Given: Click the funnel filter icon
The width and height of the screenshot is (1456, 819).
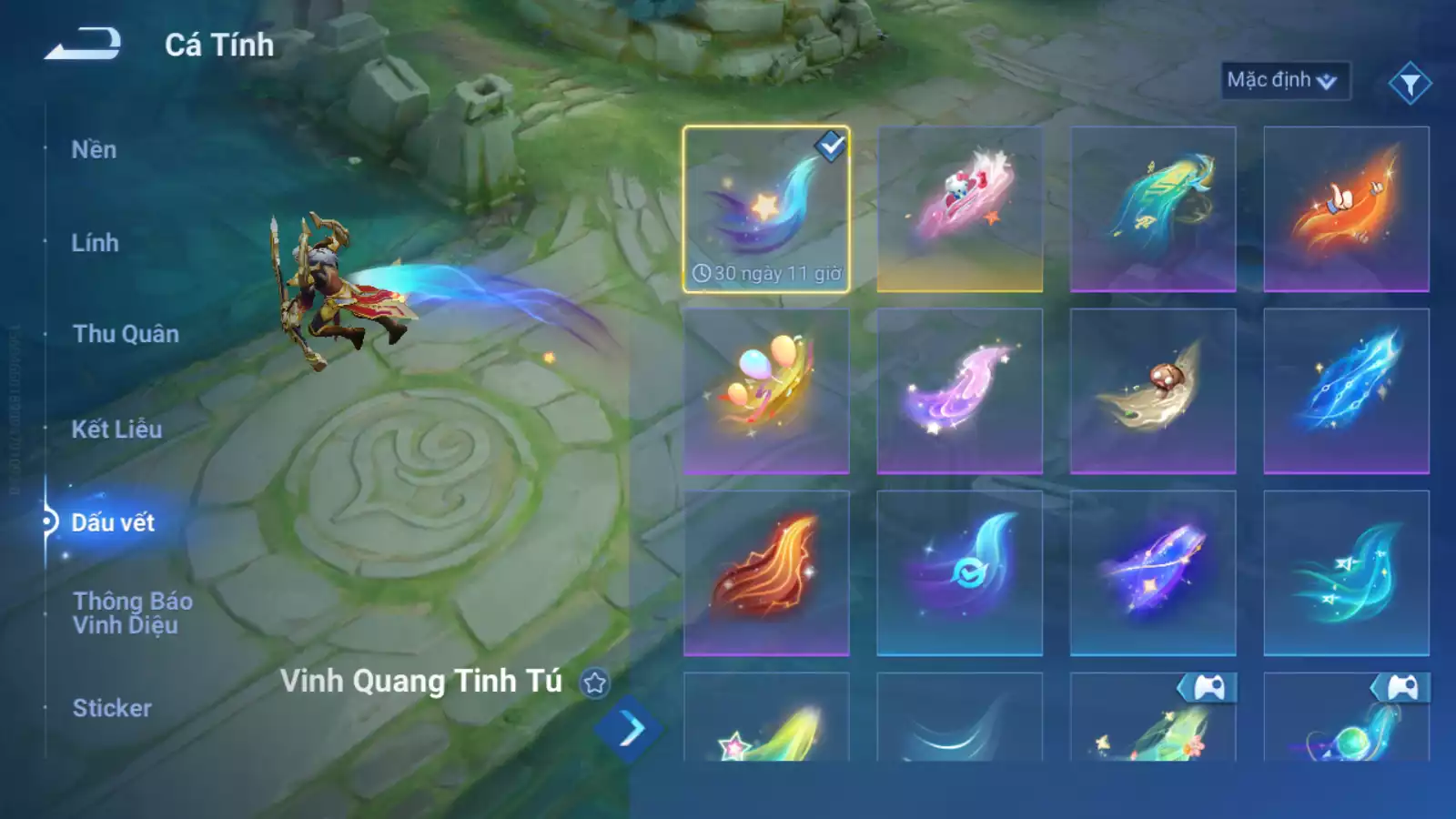Looking at the screenshot, I should coord(1410,84).
